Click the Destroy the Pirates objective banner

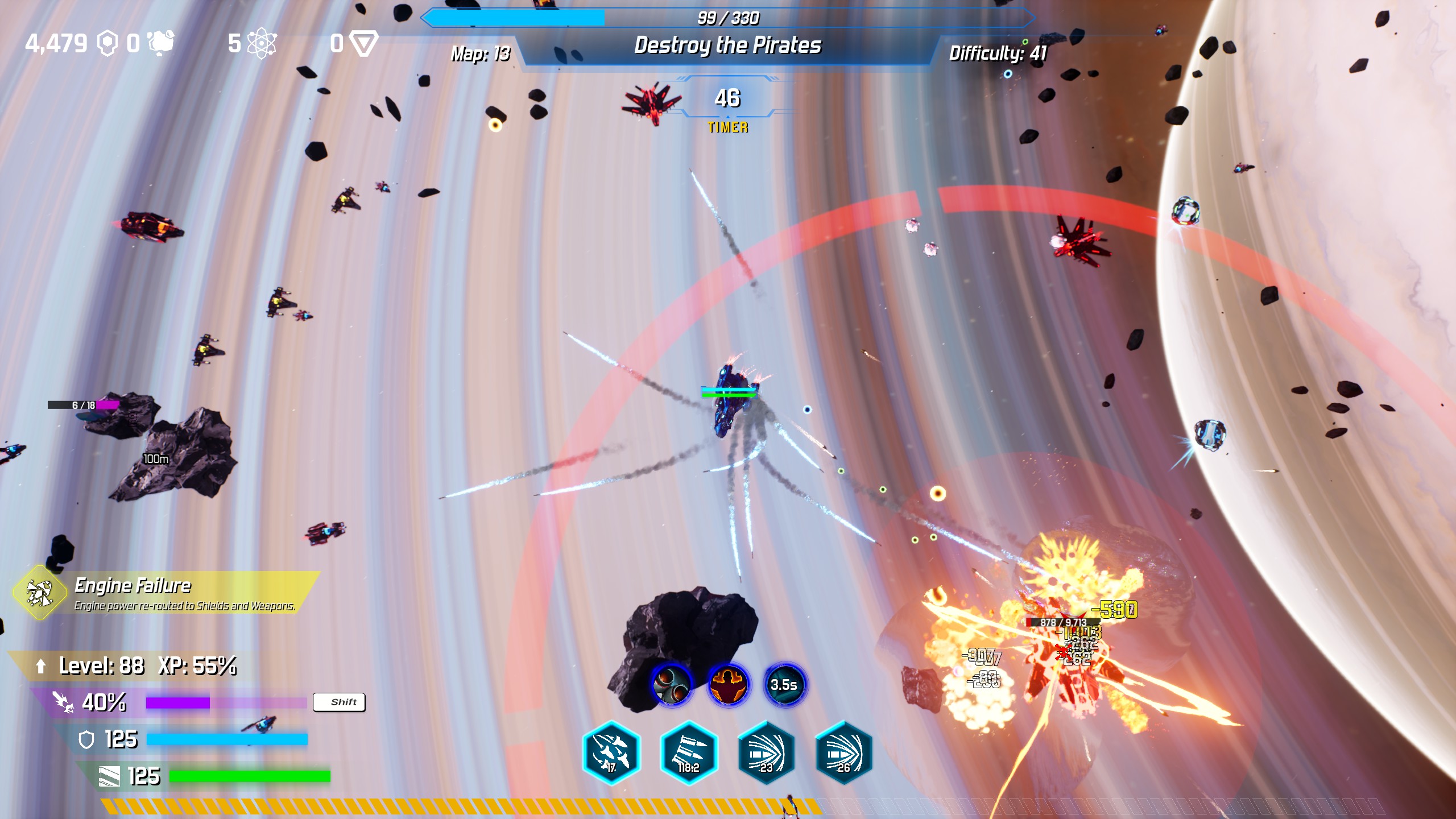click(727, 45)
